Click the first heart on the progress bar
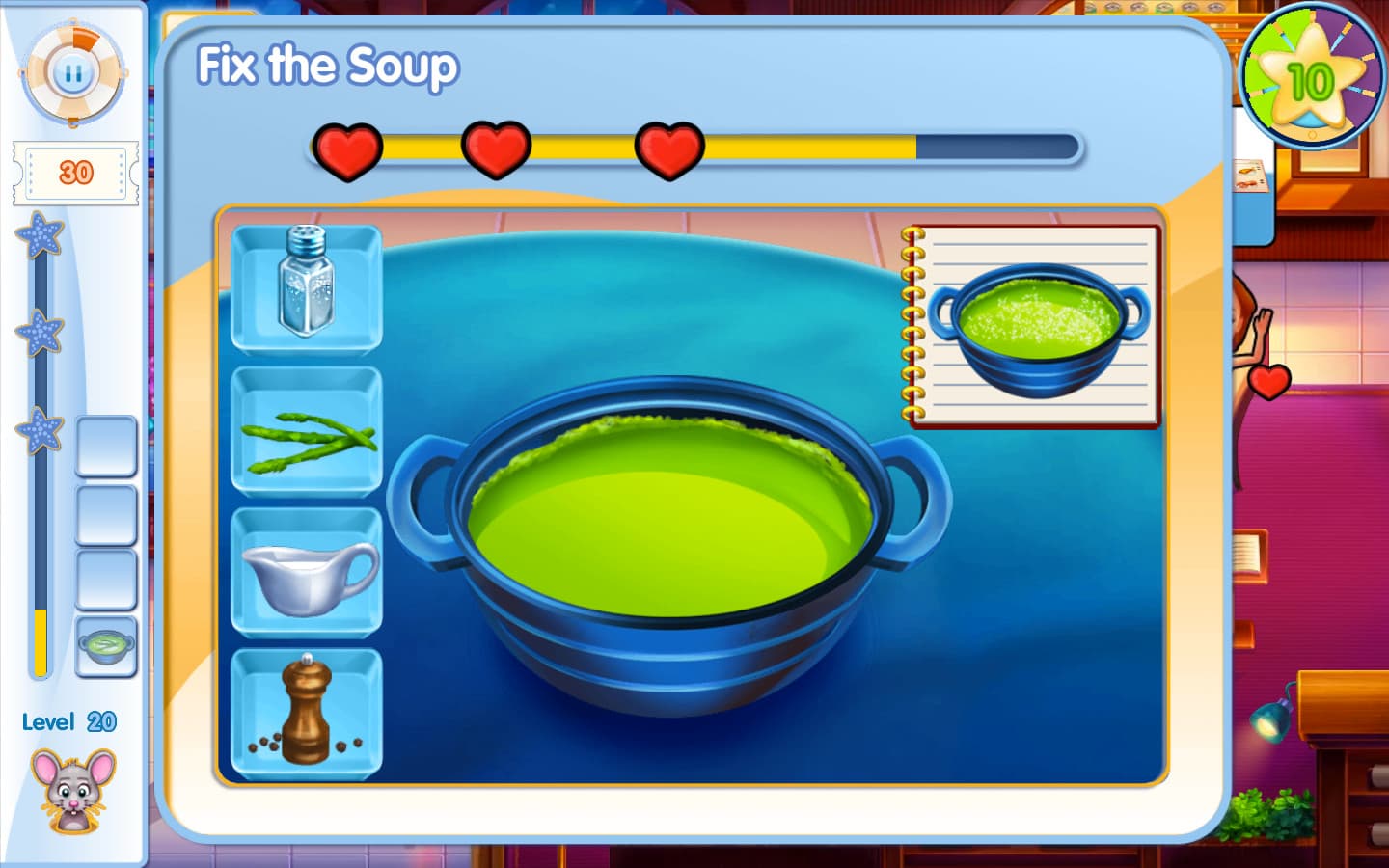This screenshot has width=1389, height=868. click(x=349, y=149)
